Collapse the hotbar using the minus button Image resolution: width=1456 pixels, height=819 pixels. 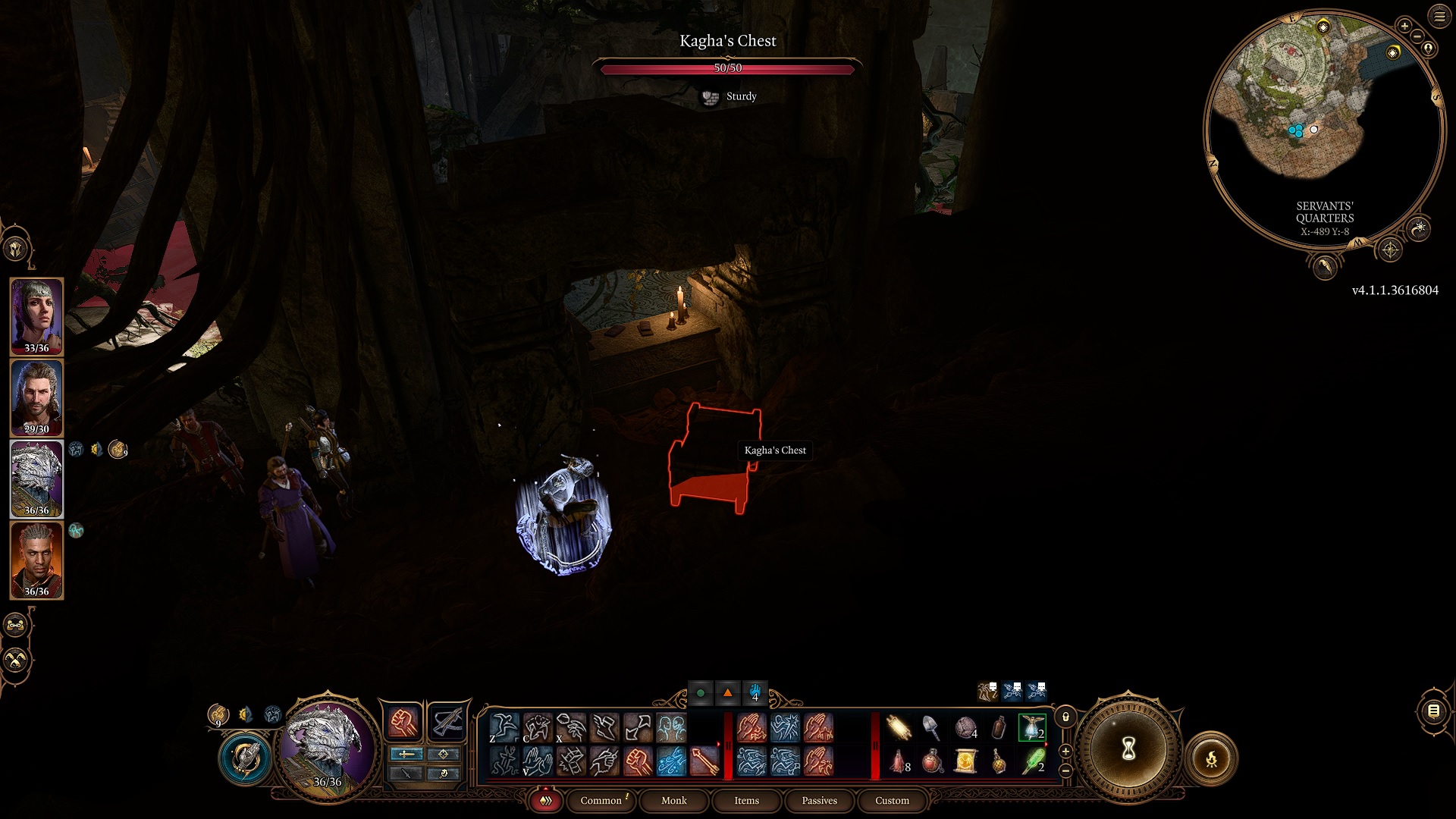(x=1065, y=771)
